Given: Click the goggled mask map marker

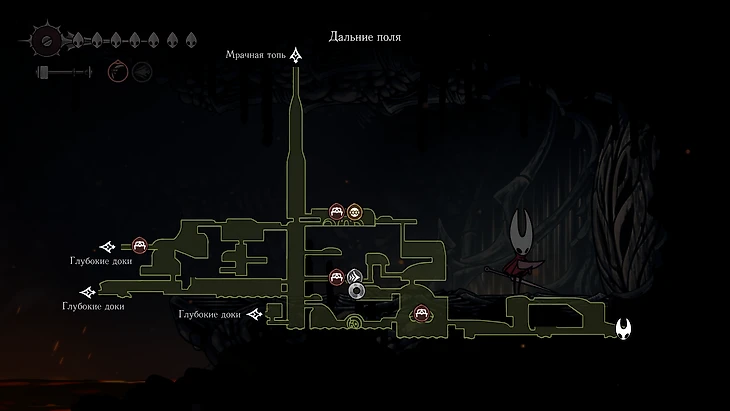Looking at the screenshot, I should pos(354,212).
